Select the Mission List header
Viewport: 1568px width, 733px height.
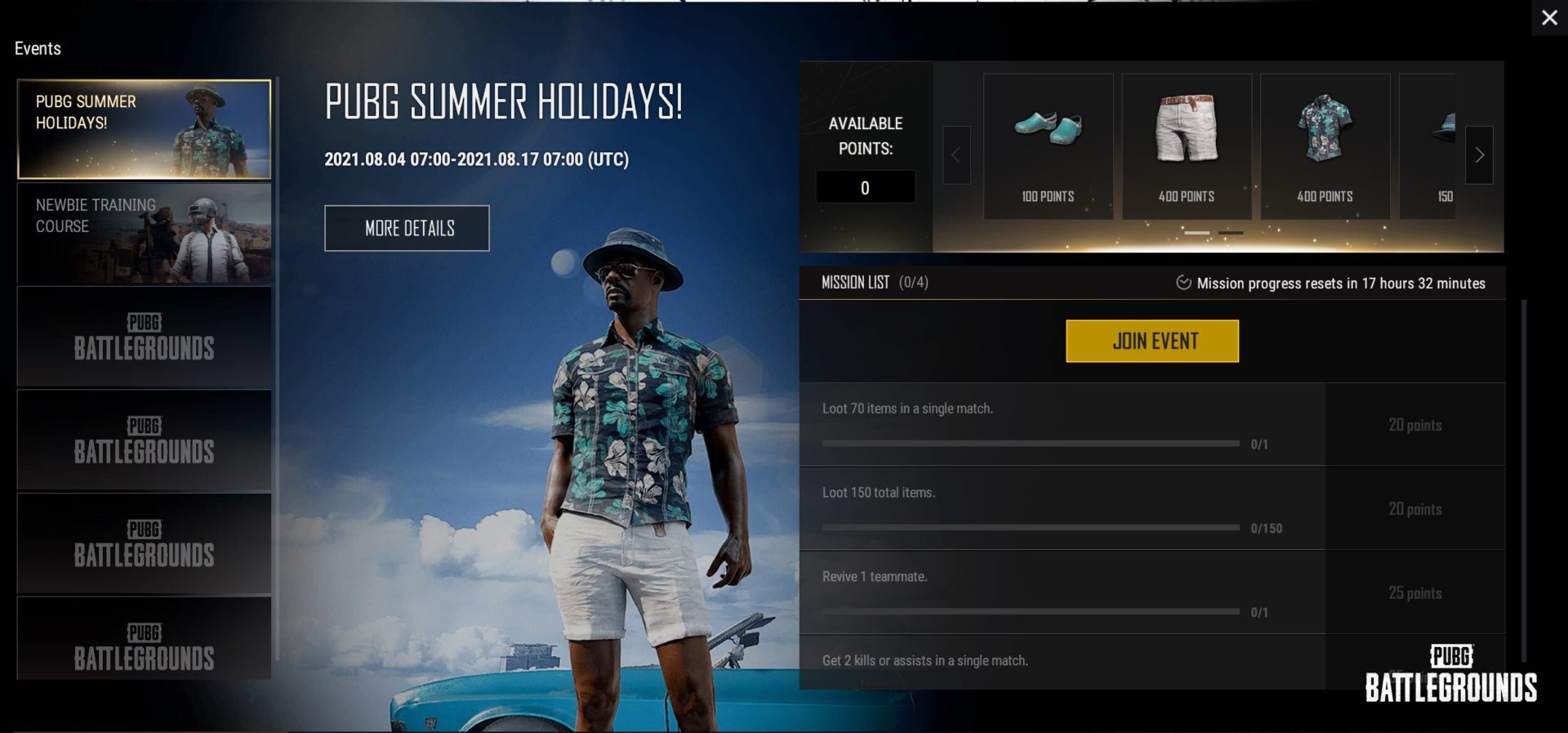854,283
